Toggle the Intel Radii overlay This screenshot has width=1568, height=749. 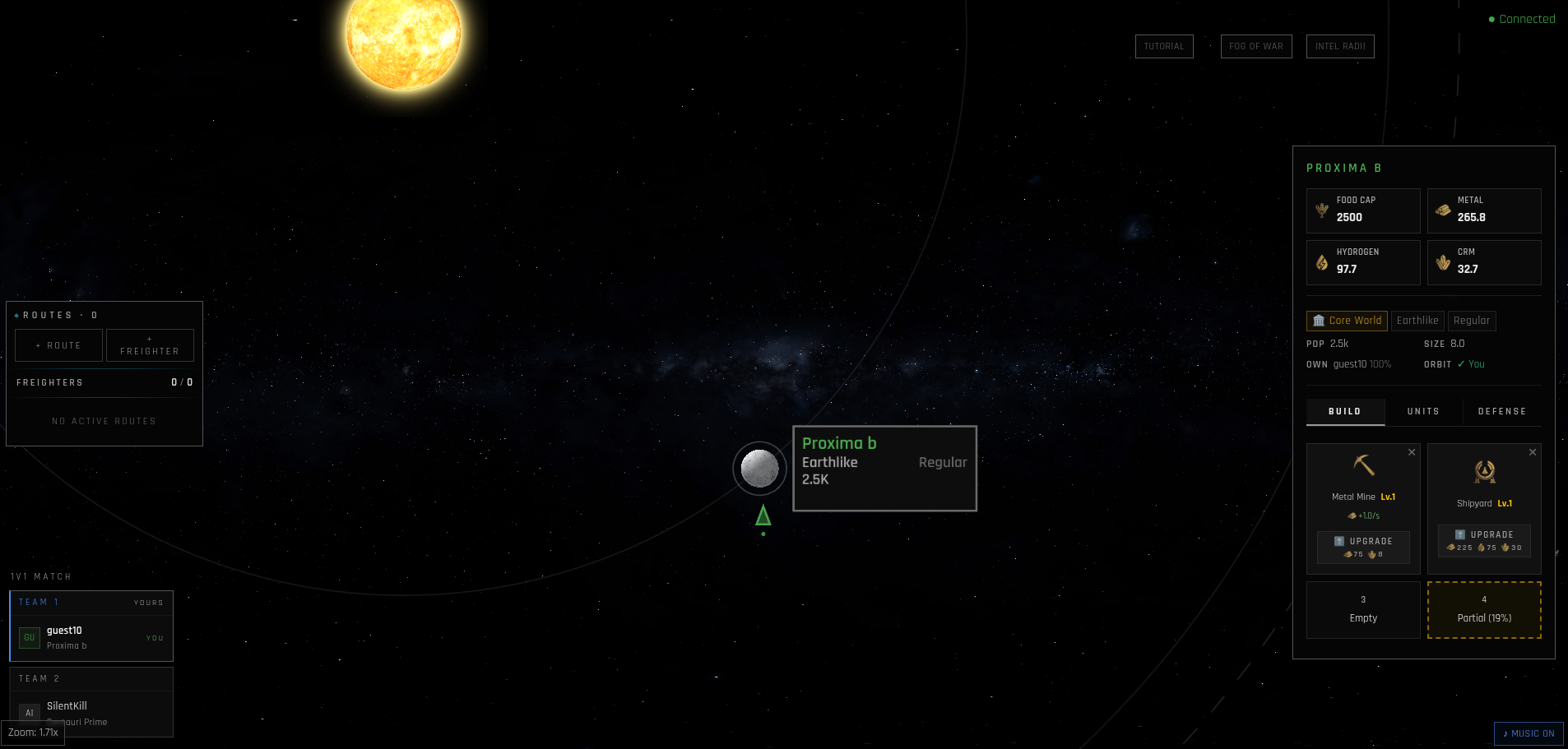click(x=1339, y=47)
